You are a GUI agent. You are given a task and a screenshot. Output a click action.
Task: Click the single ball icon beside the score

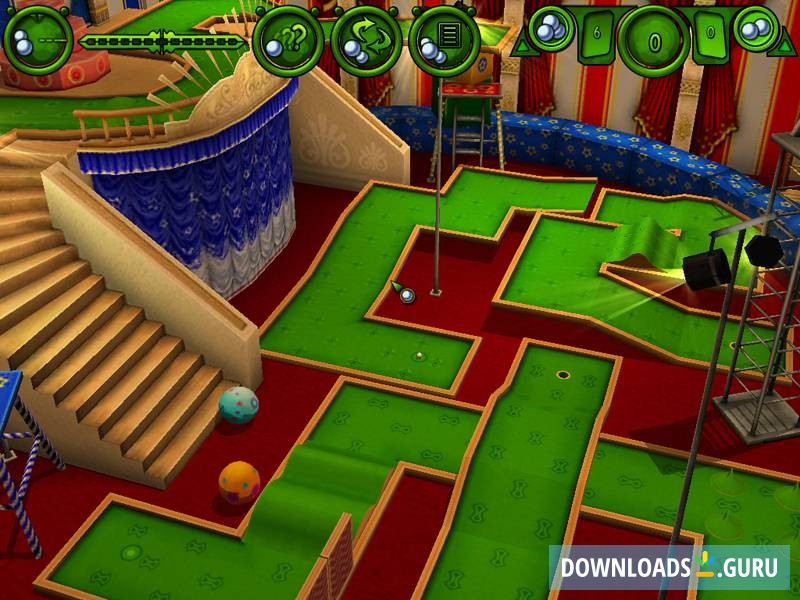pyautogui.click(x=551, y=29)
